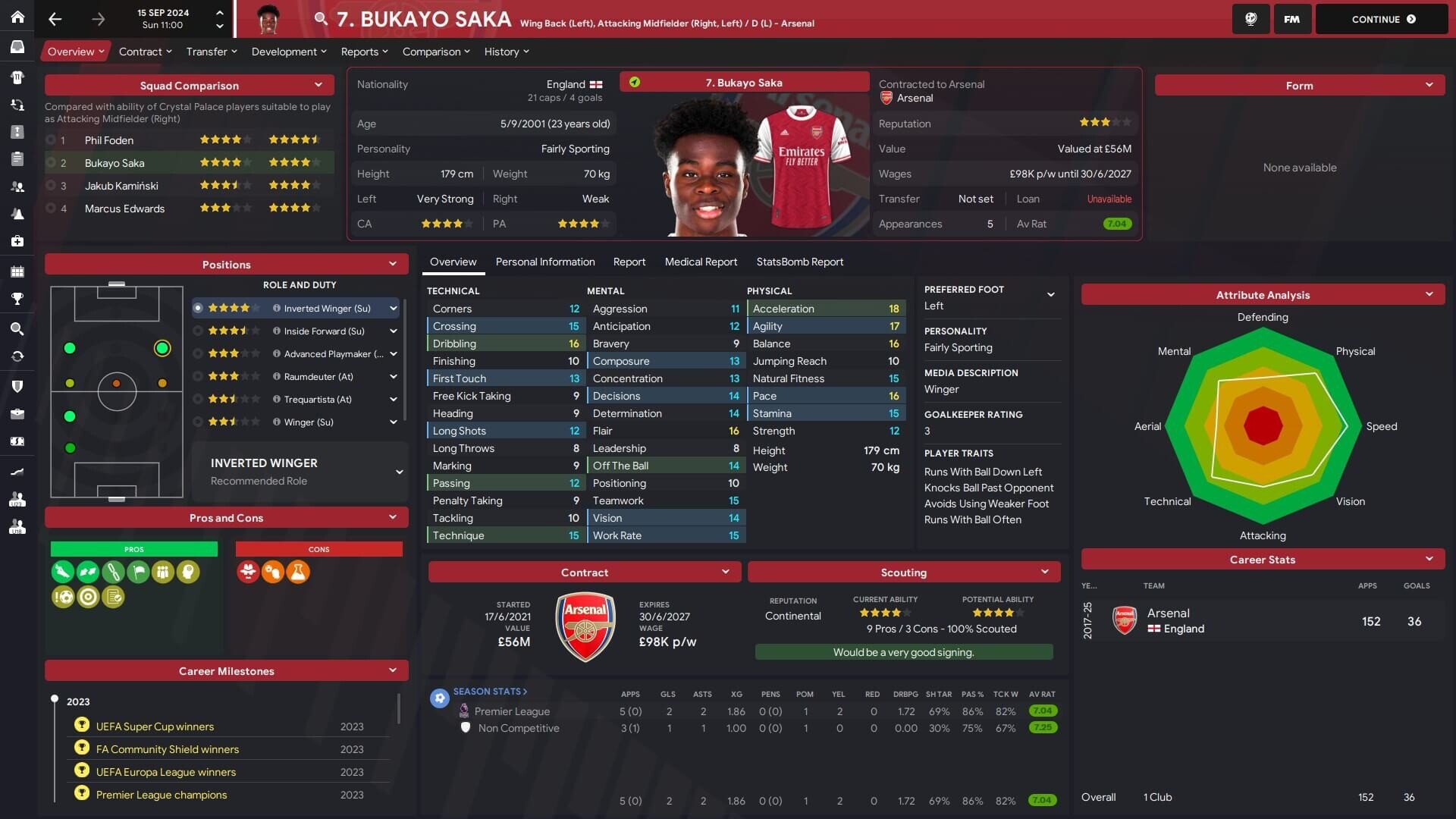Image resolution: width=1456 pixels, height=819 pixels.
Task: Expand the Winger (Su) role options
Action: coord(394,422)
